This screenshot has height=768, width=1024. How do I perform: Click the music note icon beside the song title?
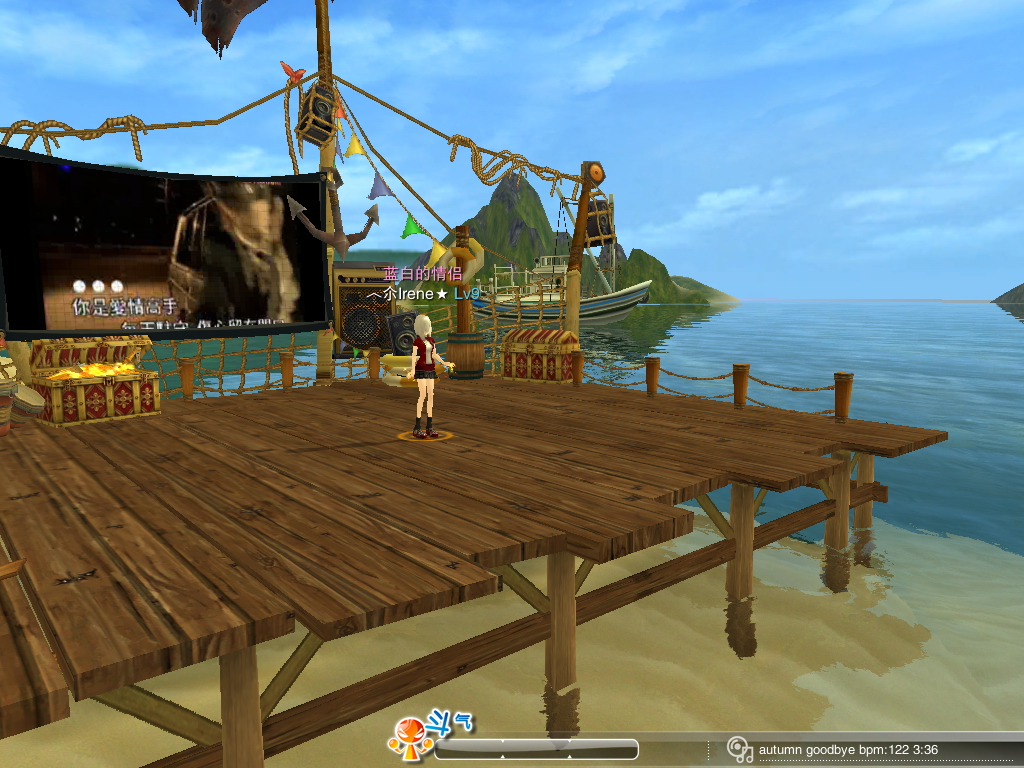pyautogui.click(x=739, y=749)
